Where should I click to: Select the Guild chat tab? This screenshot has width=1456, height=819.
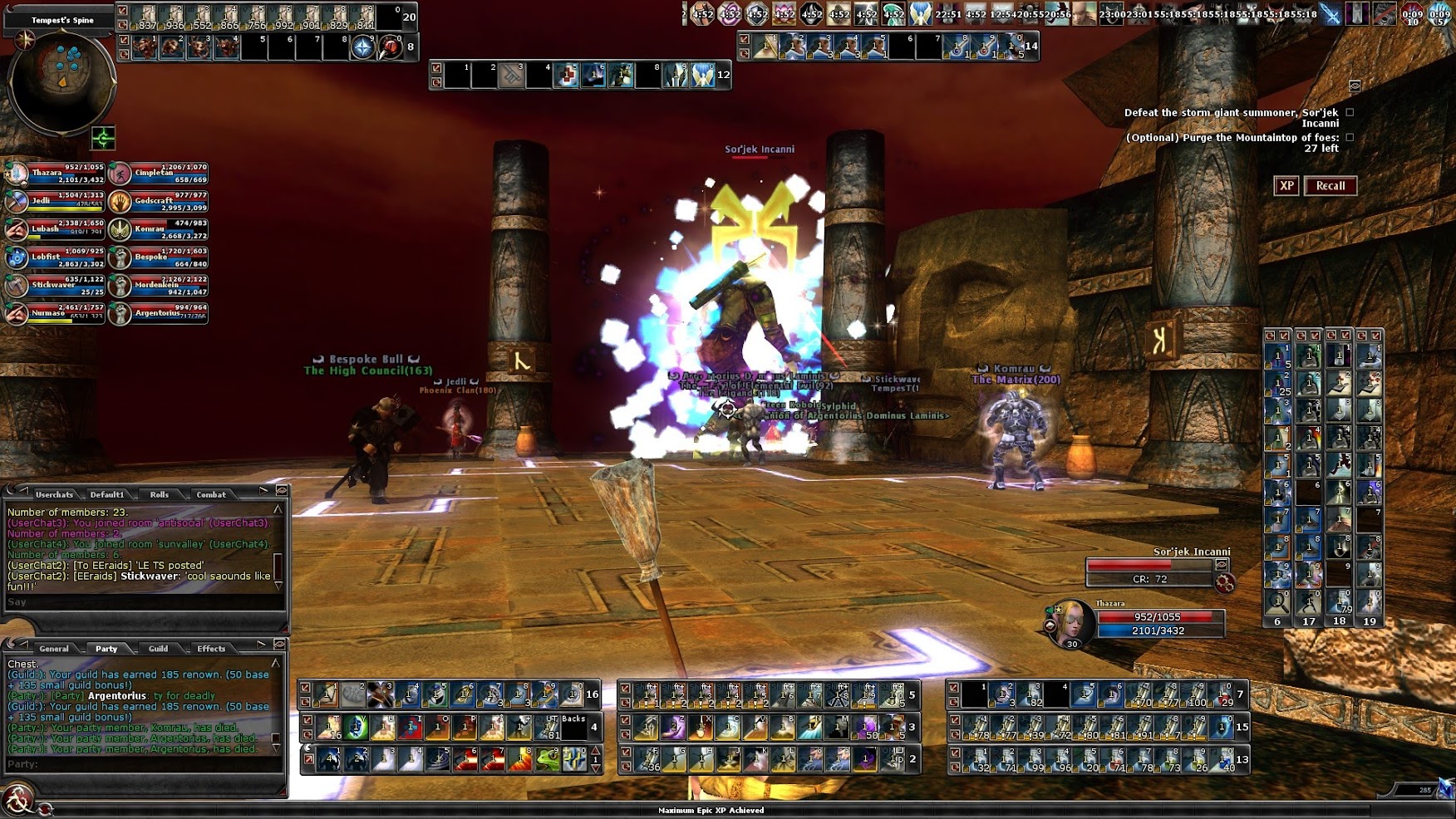(158, 649)
